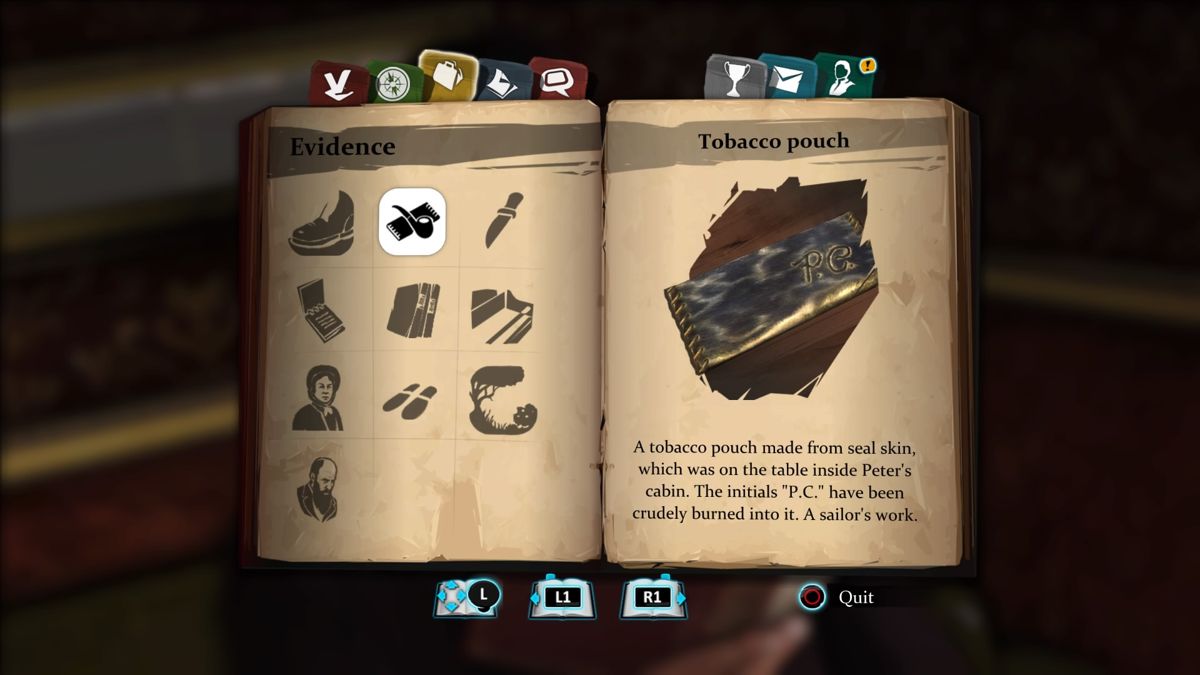Viewport: 1200px width, 675px height.
Task: Open the notebook evidence entry
Action: (322, 310)
